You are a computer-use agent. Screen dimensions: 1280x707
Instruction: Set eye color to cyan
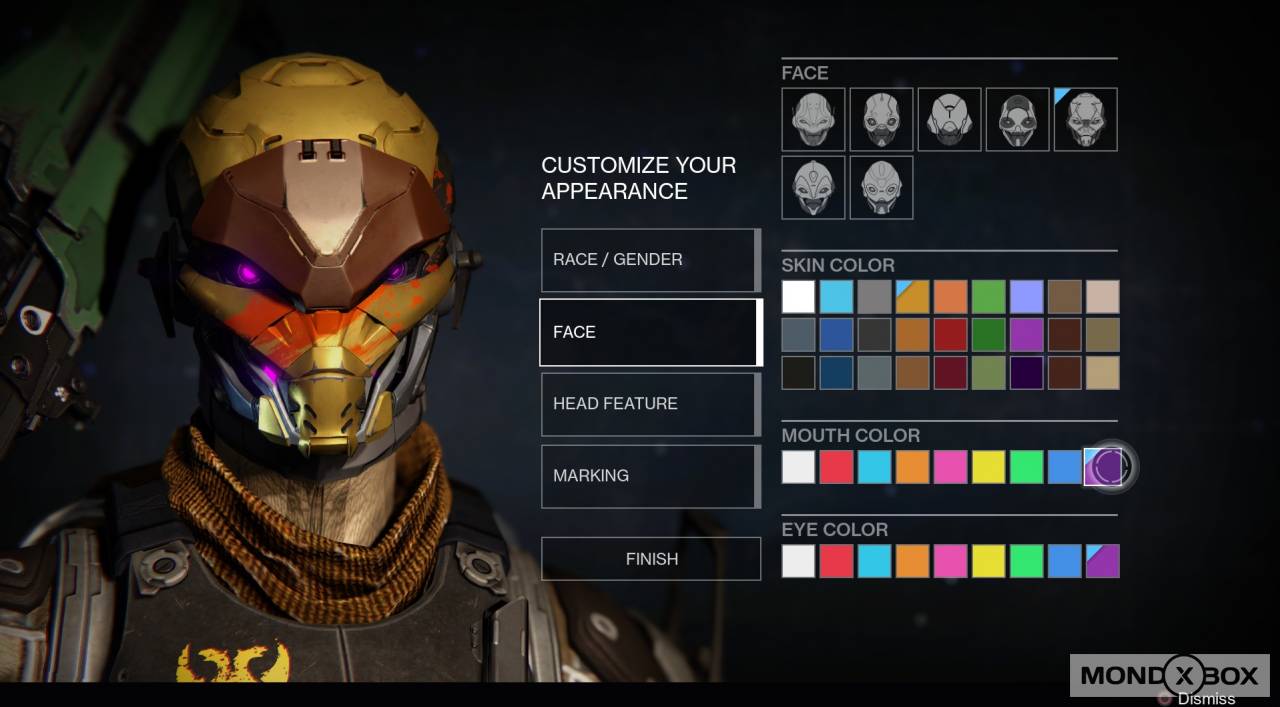[x=874, y=561]
